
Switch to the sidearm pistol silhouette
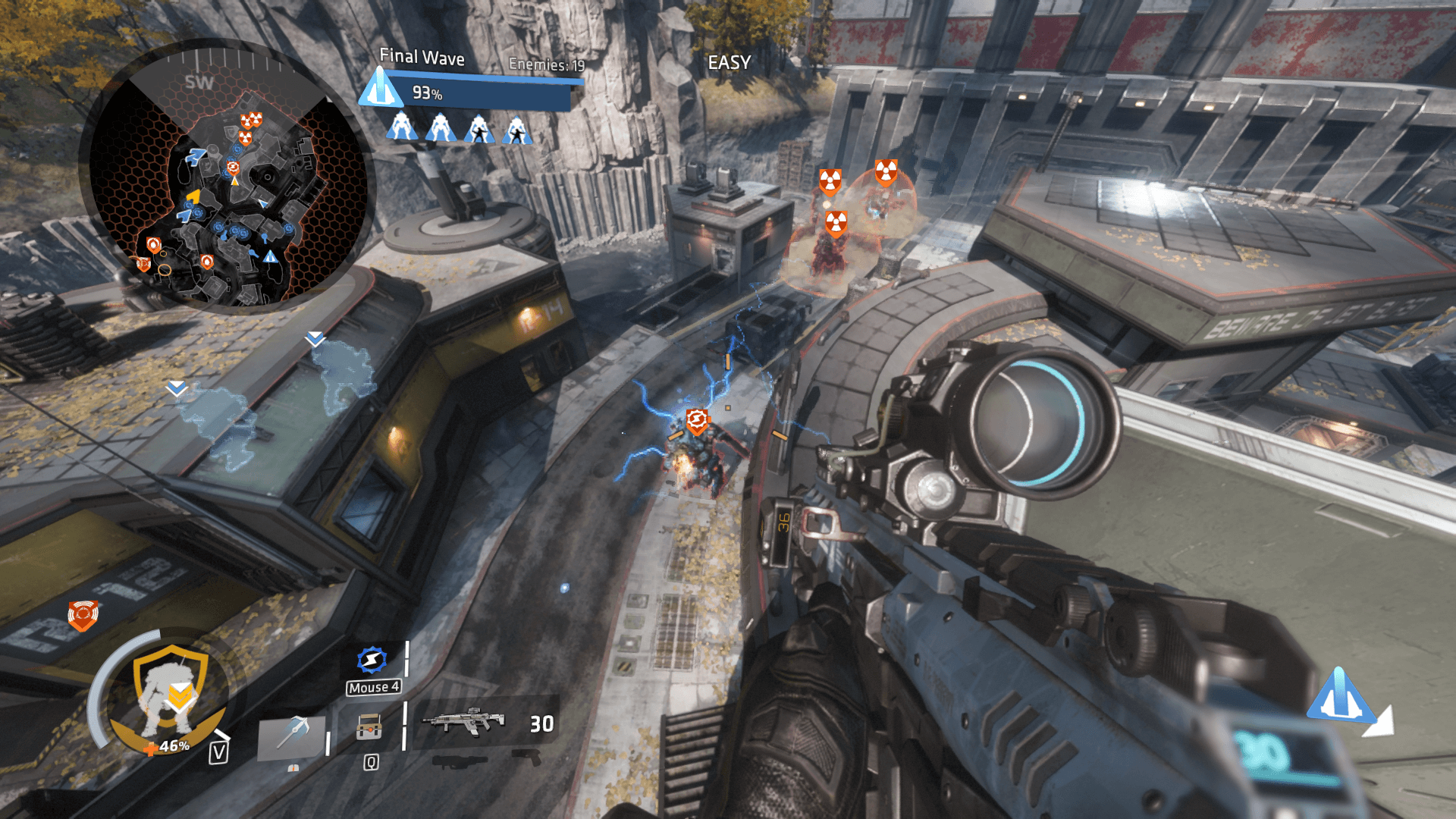point(526,756)
